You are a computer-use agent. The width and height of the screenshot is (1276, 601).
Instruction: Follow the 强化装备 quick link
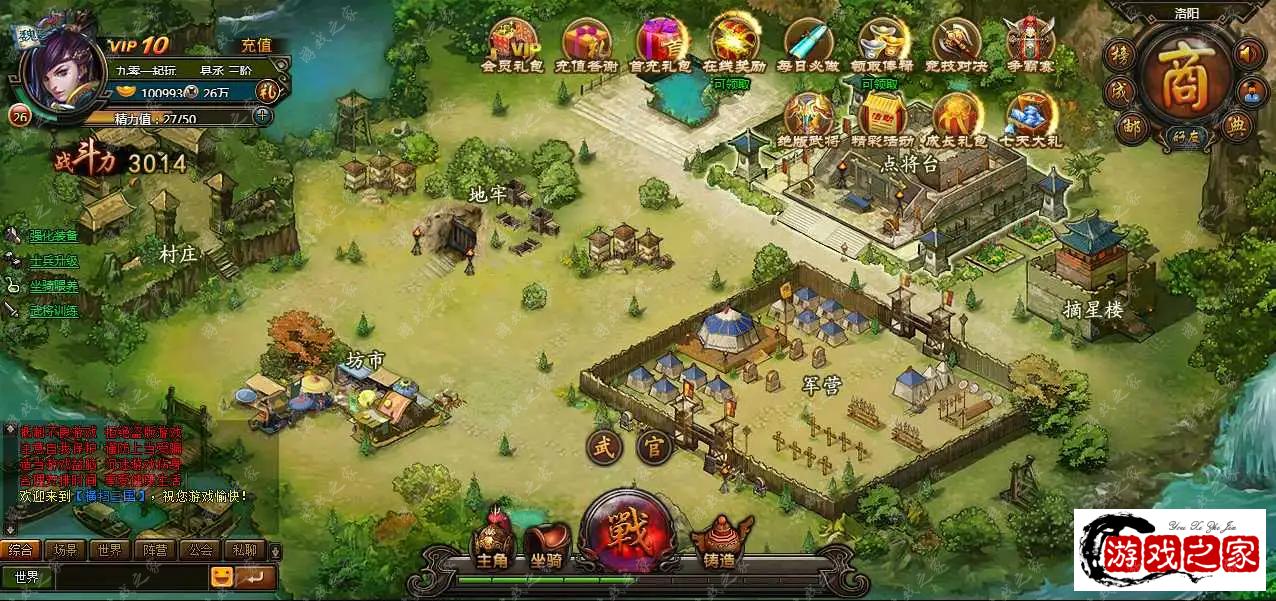point(53,236)
